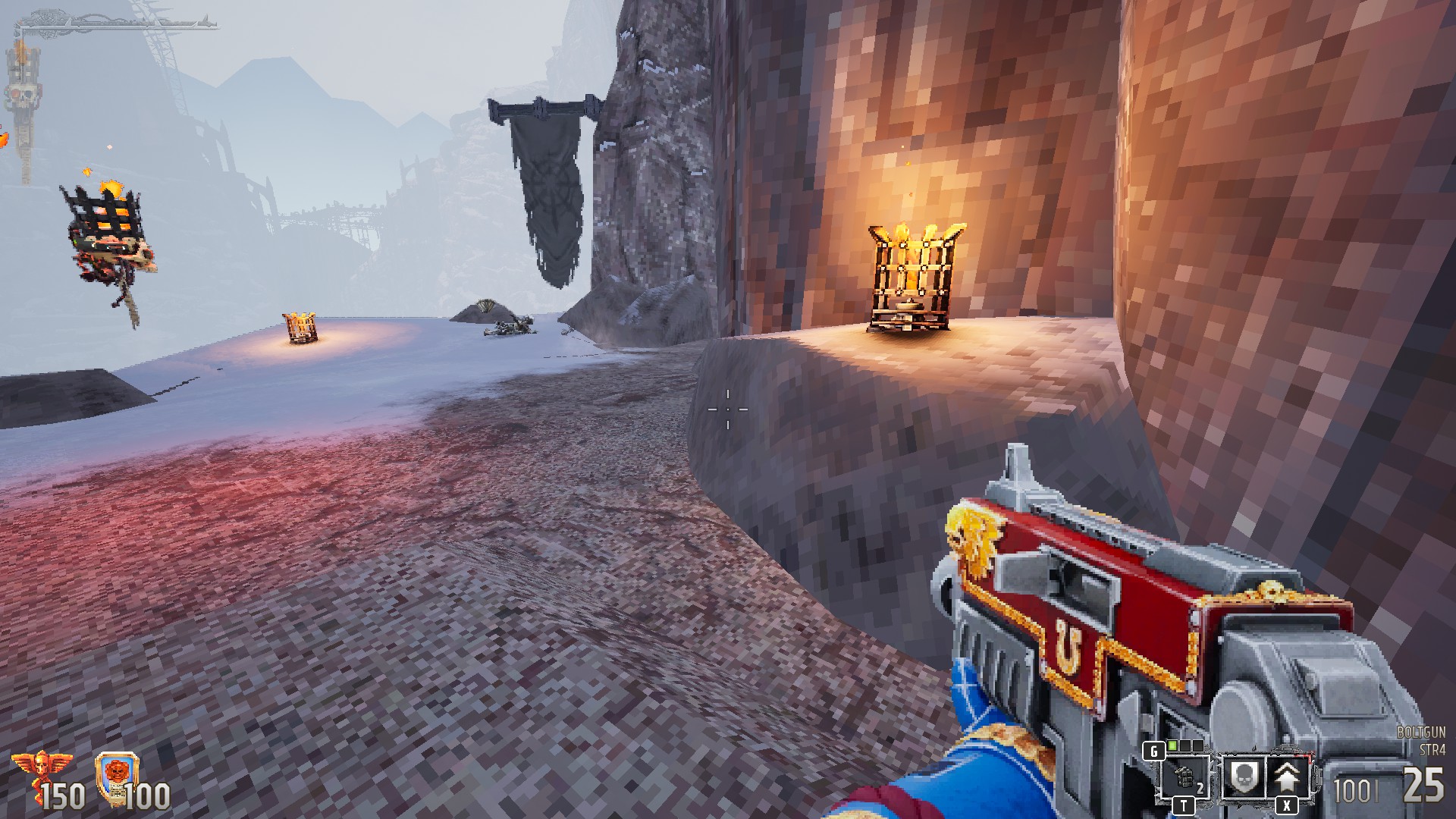
Task: Click the STR4 strength label
Action: [x=1432, y=750]
